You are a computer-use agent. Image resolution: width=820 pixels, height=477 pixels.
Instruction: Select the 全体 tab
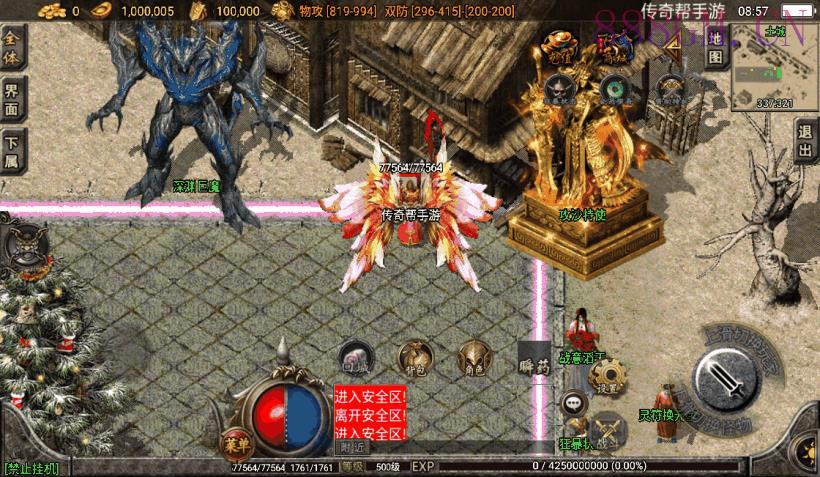click(x=12, y=47)
